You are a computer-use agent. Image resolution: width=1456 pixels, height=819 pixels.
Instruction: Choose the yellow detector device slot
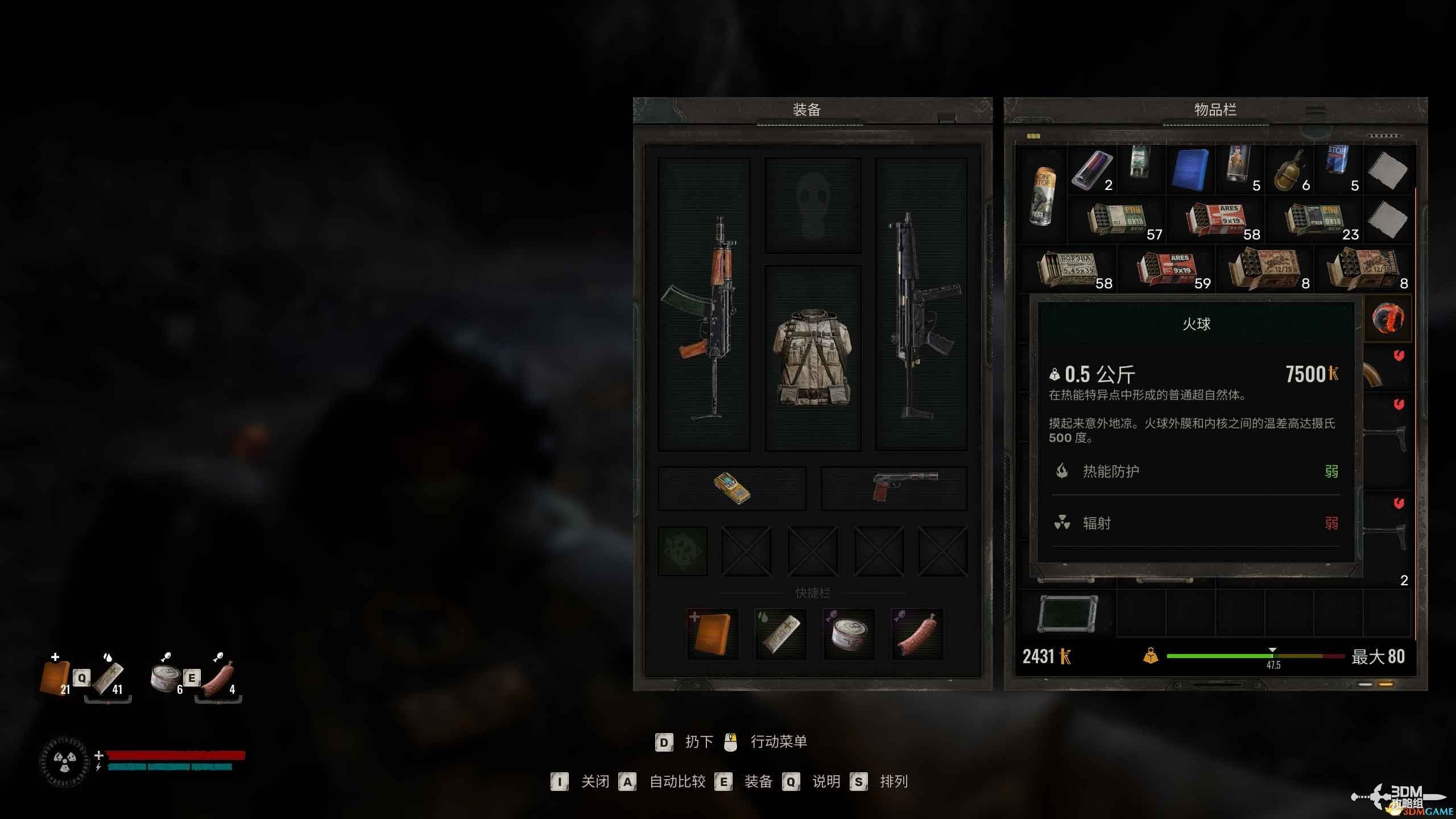point(732,489)
